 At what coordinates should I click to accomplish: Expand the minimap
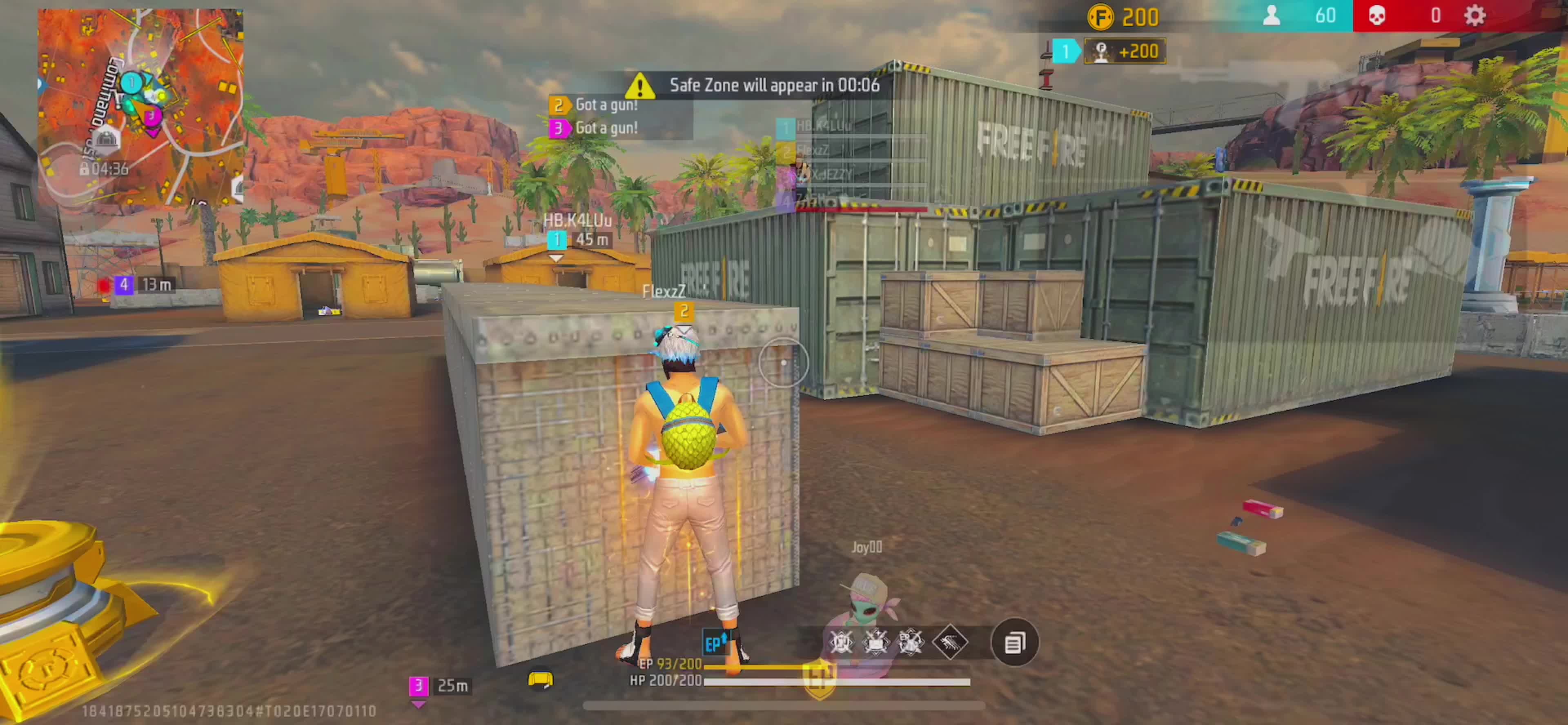point(140,107)
